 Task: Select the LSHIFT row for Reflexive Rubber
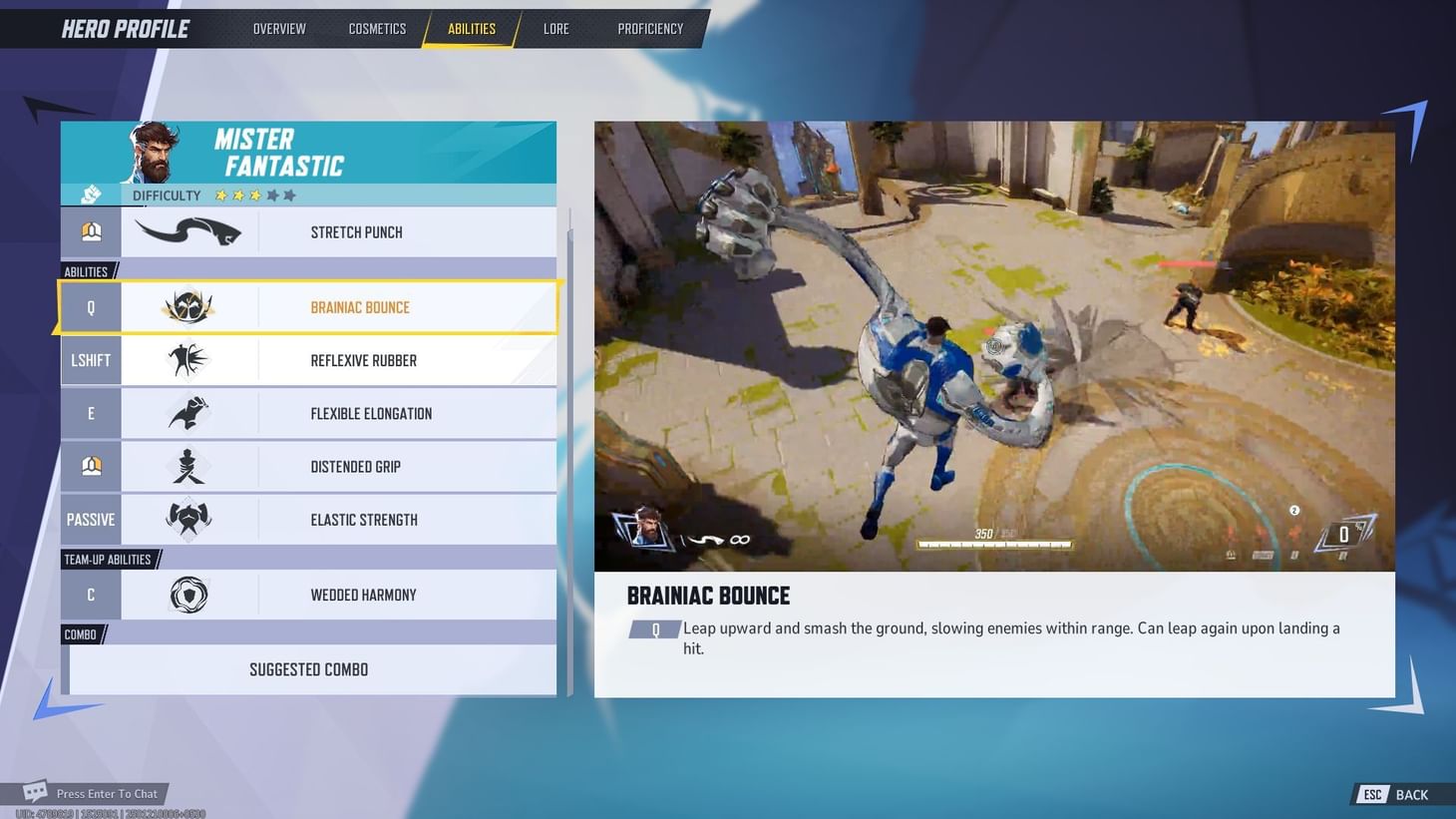pyautogui.click(x=91, y=360)
